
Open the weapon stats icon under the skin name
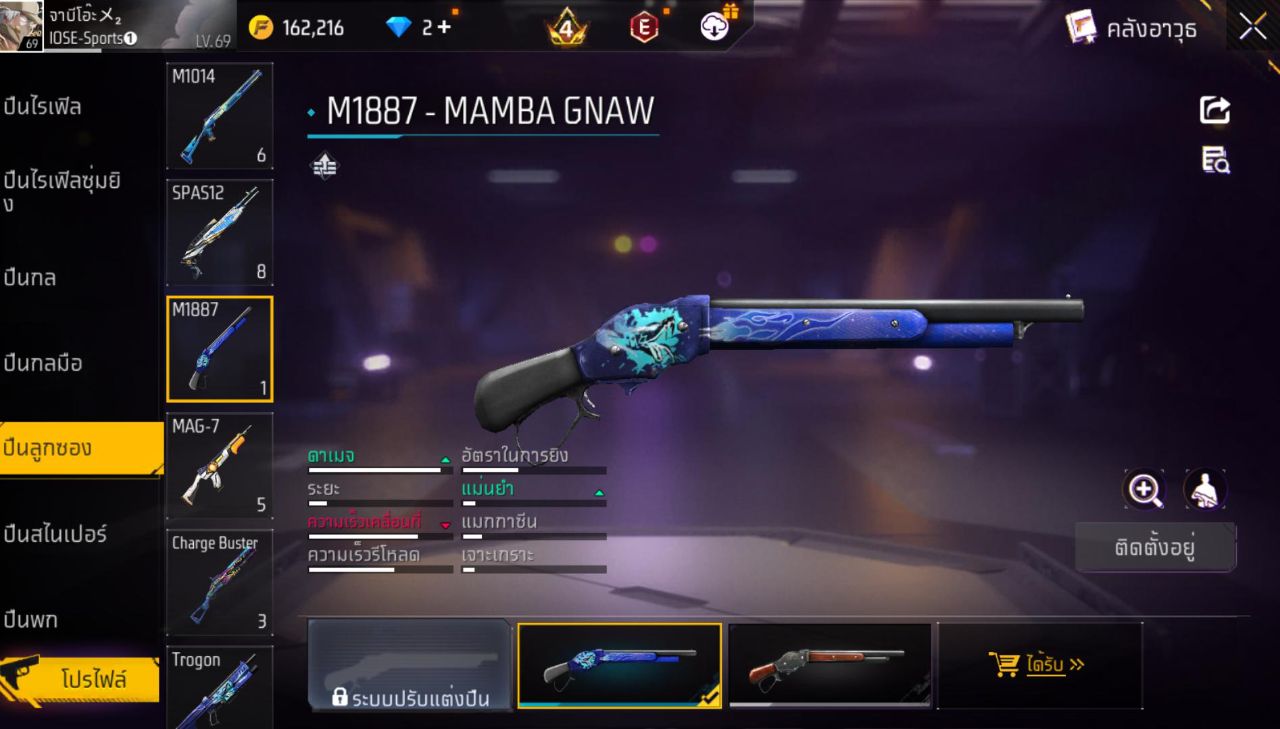point(324,166)
